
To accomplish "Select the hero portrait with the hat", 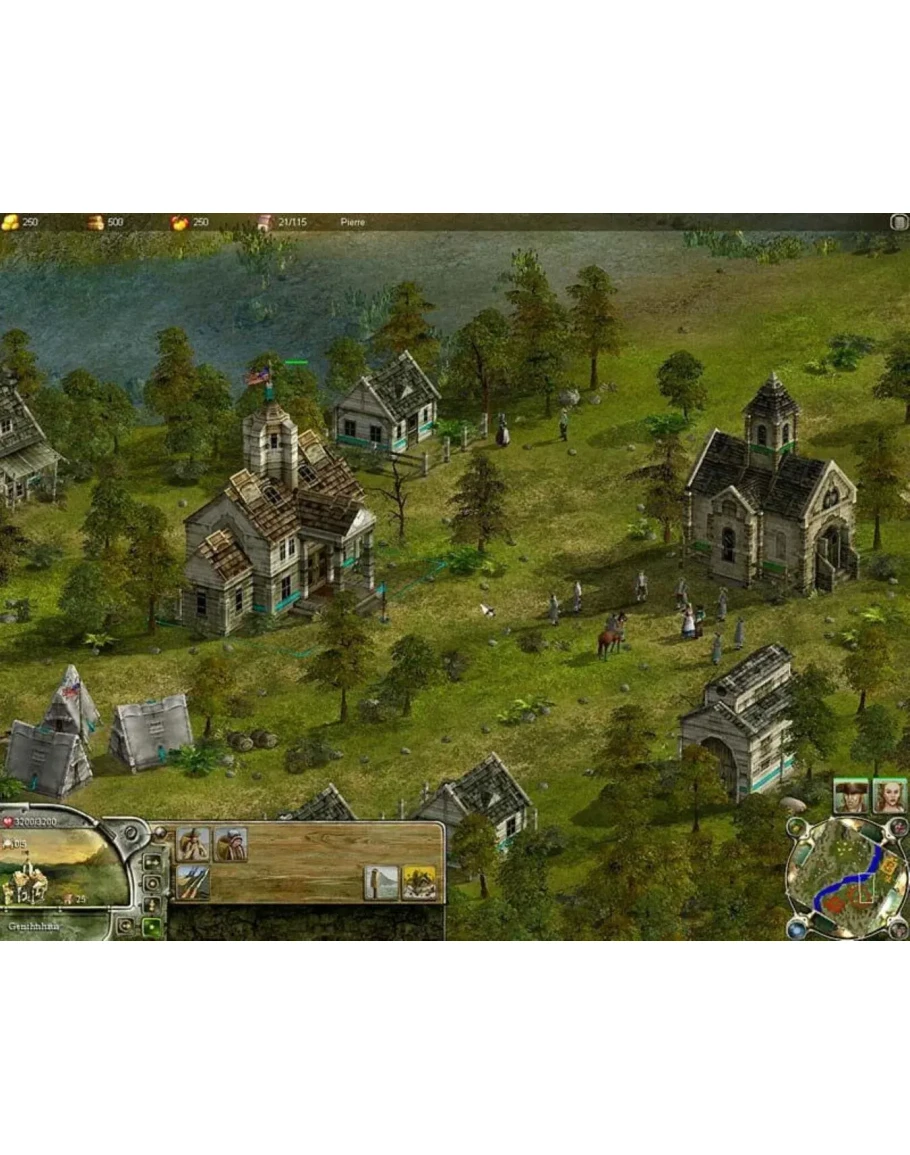I will (x=850, y=795).
